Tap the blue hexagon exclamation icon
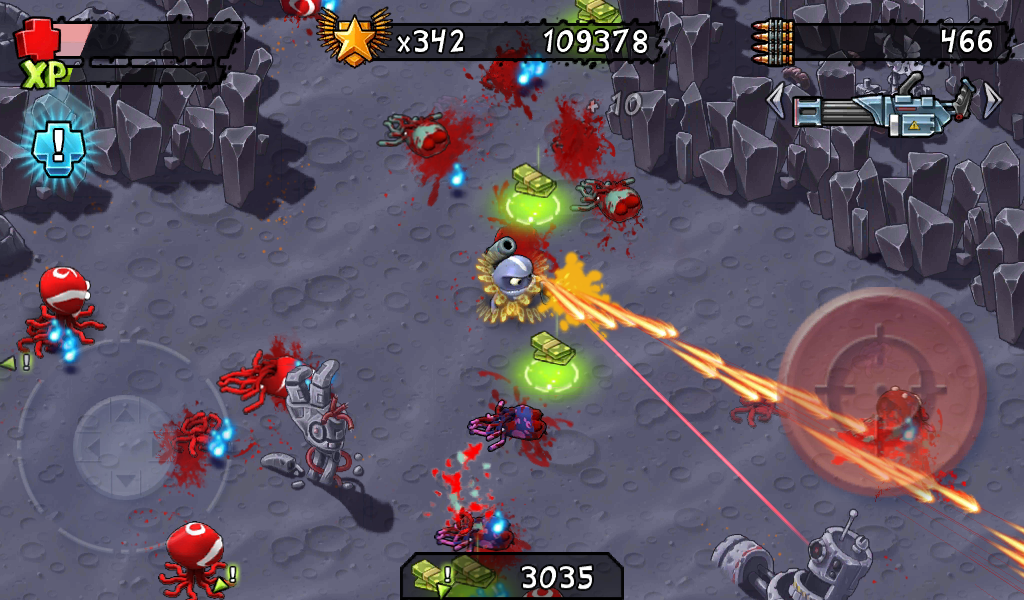The height and width of the screenshot is (600, 1024). tap(58, 146)
